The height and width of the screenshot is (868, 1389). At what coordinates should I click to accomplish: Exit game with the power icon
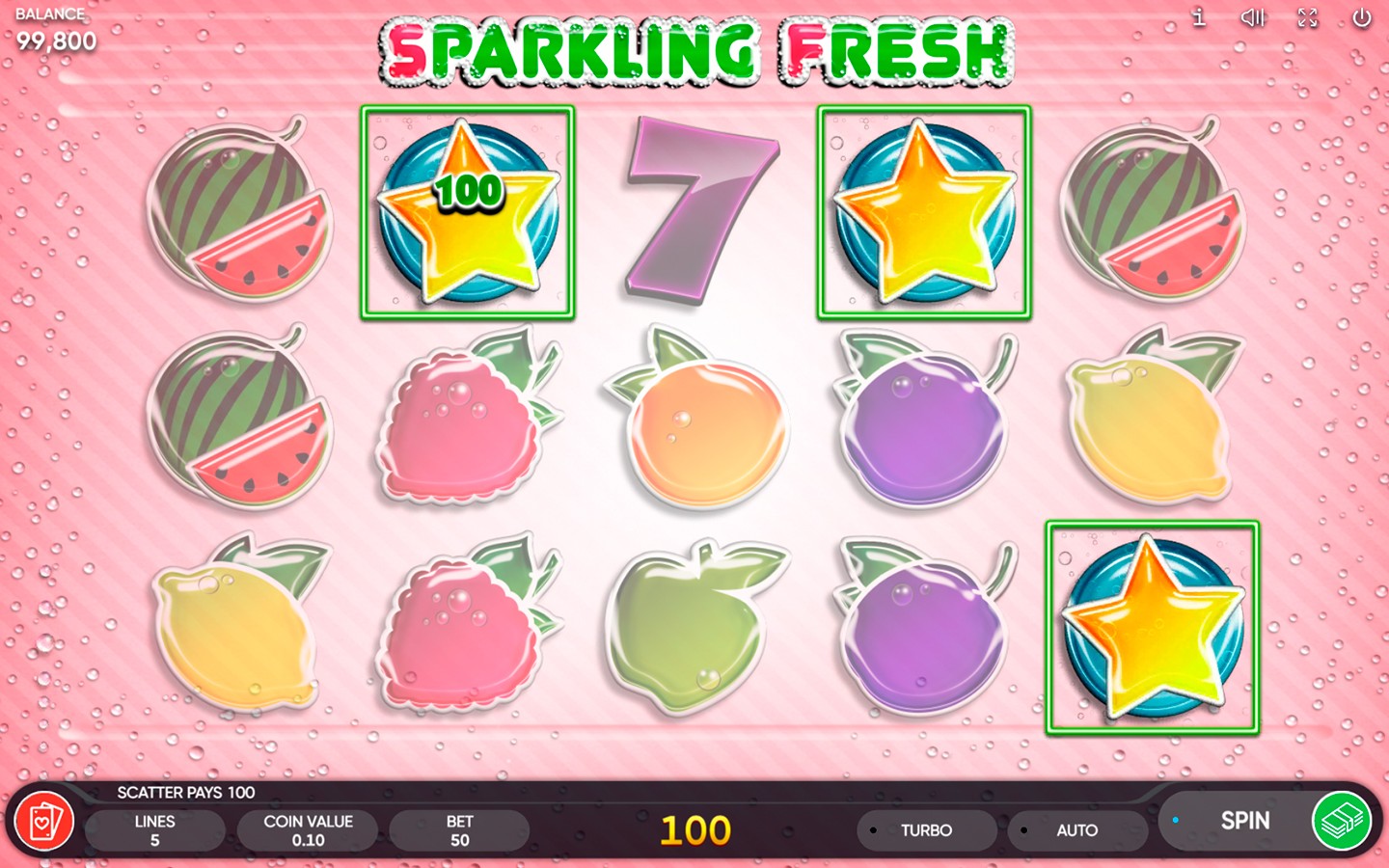click(1361, 17)
